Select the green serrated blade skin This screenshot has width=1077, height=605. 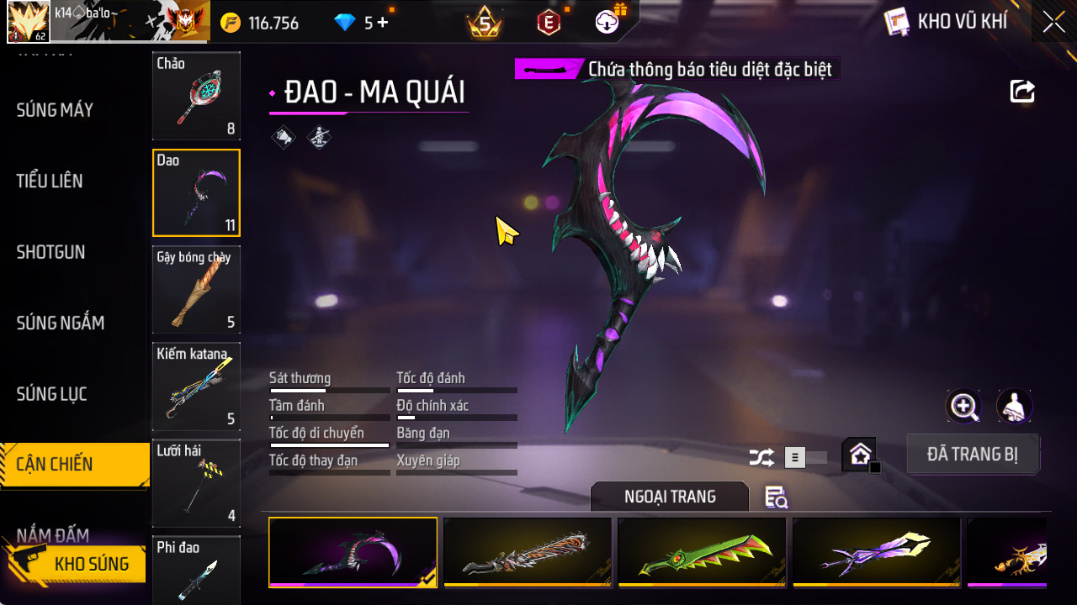click(702, 552)
